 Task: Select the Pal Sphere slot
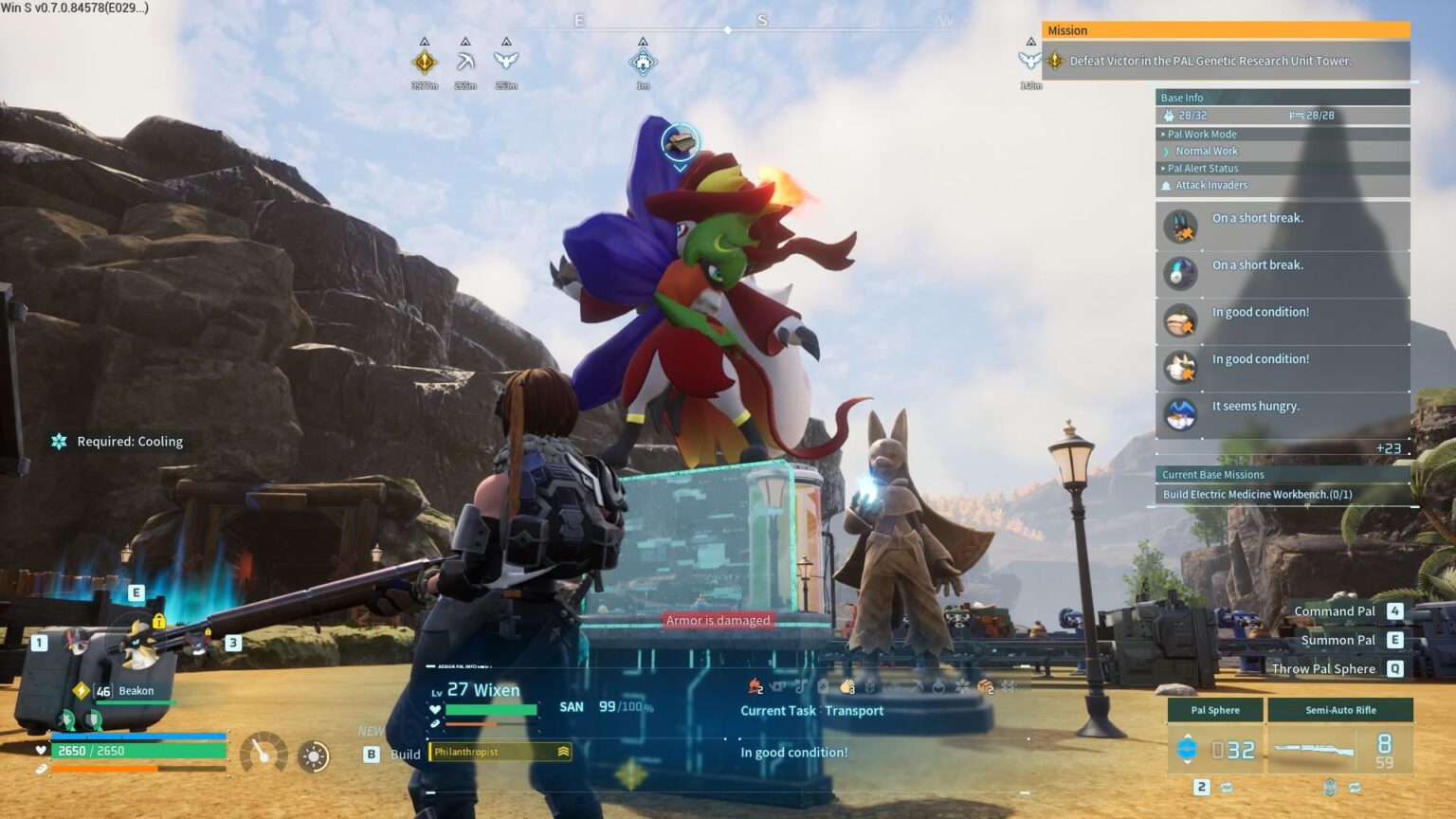pyautogui.click(x=1215, y=749)
